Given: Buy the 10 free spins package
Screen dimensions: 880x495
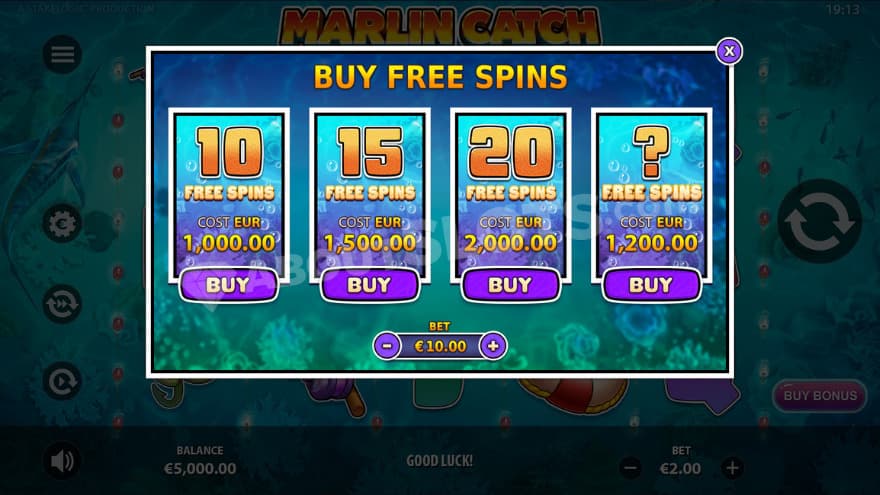Looking at the screenshot, I should pos(228,285).
